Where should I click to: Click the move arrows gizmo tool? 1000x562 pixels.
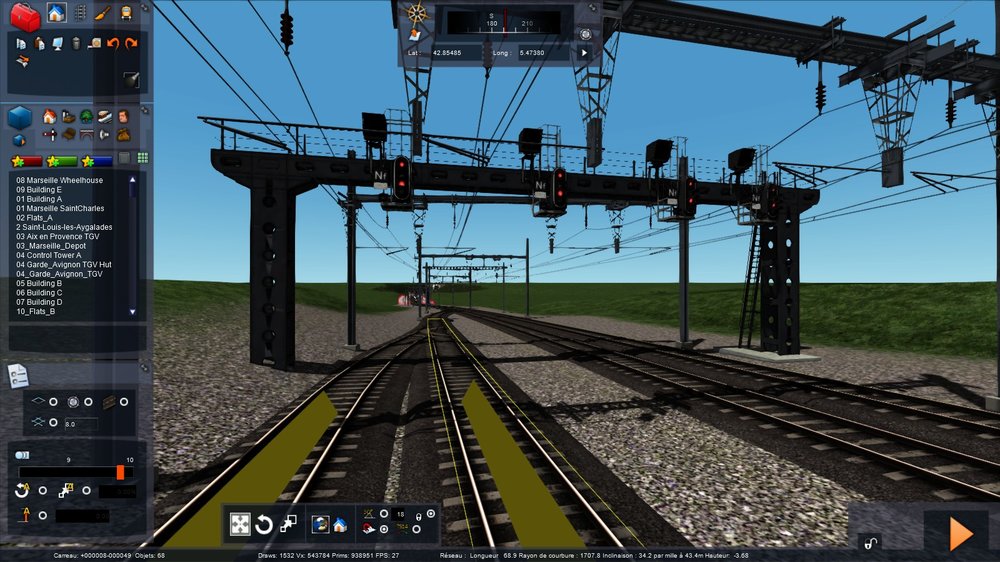[x=240, y=524]
